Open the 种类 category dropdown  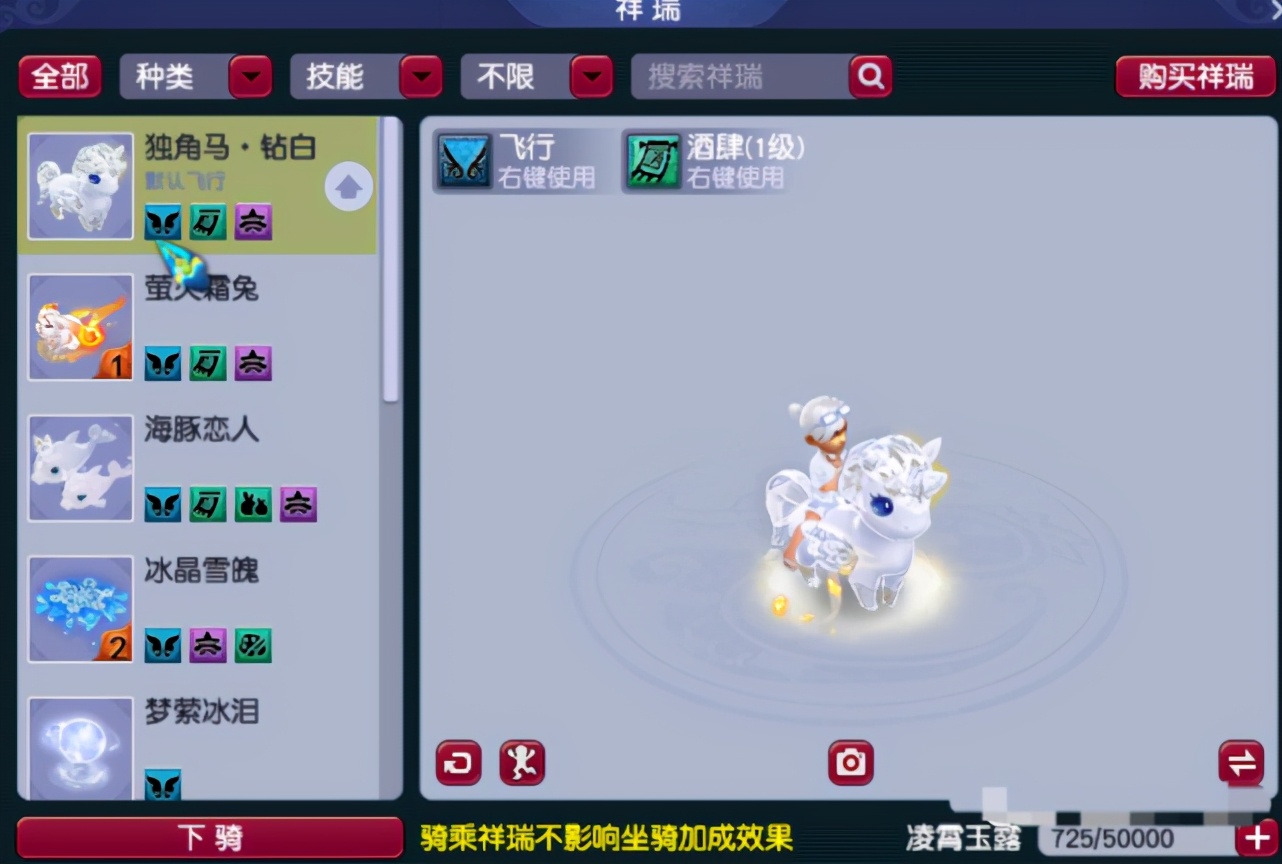[196, 76]
